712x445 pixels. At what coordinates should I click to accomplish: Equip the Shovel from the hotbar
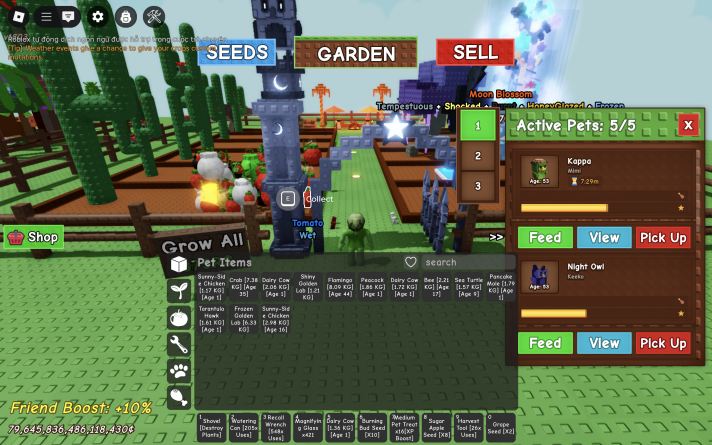211,426
